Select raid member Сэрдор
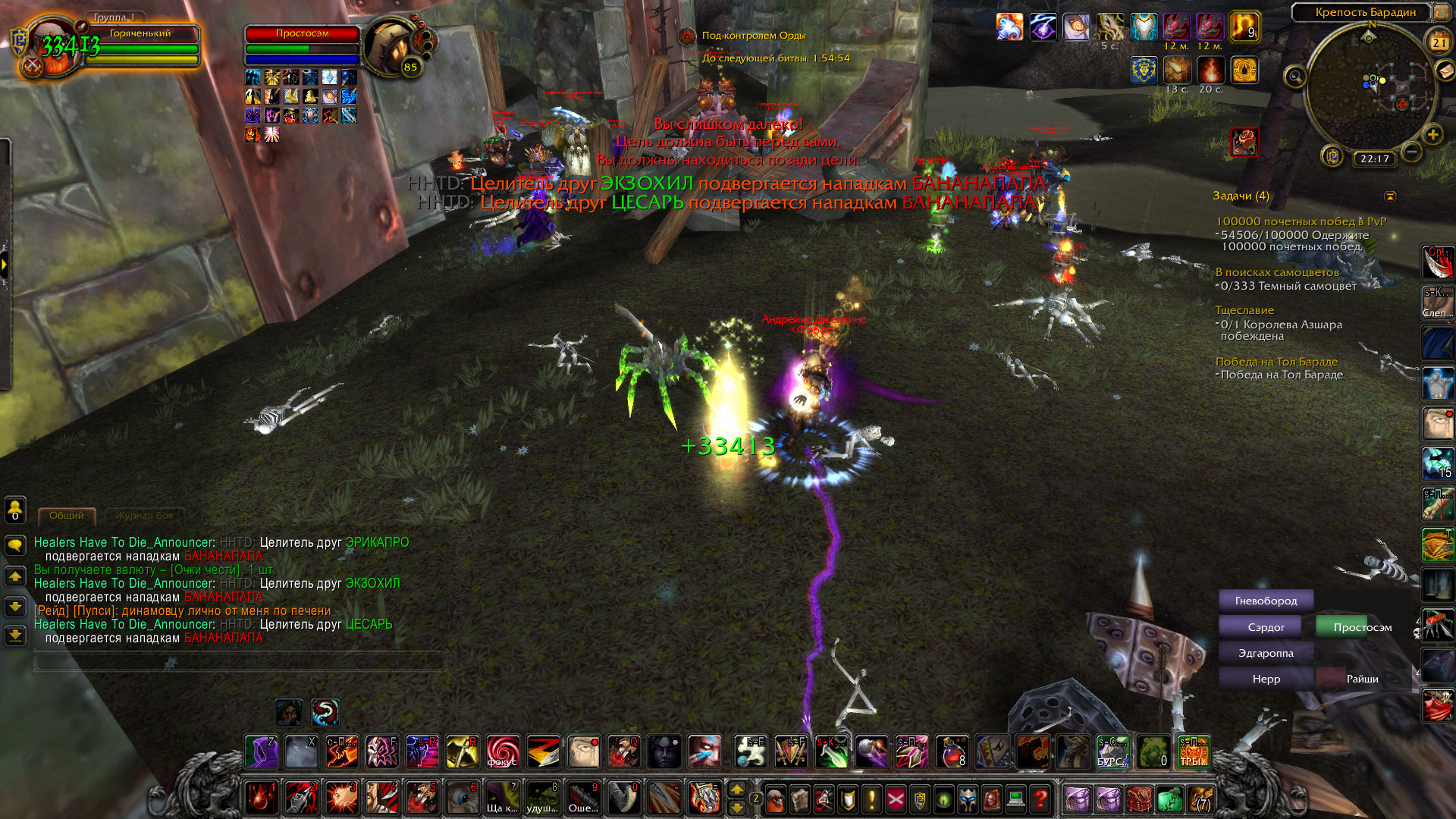The image size is (1456, 819). [1266, 627]
